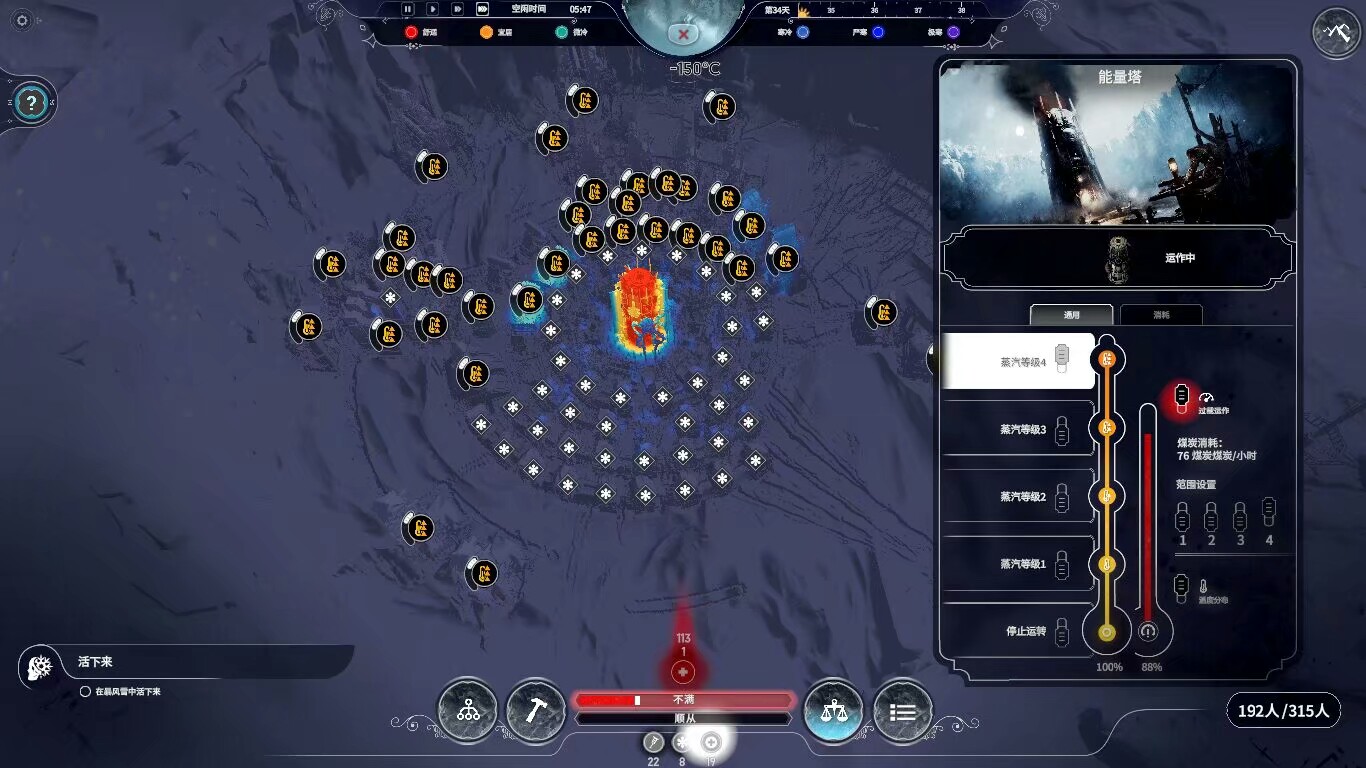Set generator range to level 2

tap(1211, 518)
